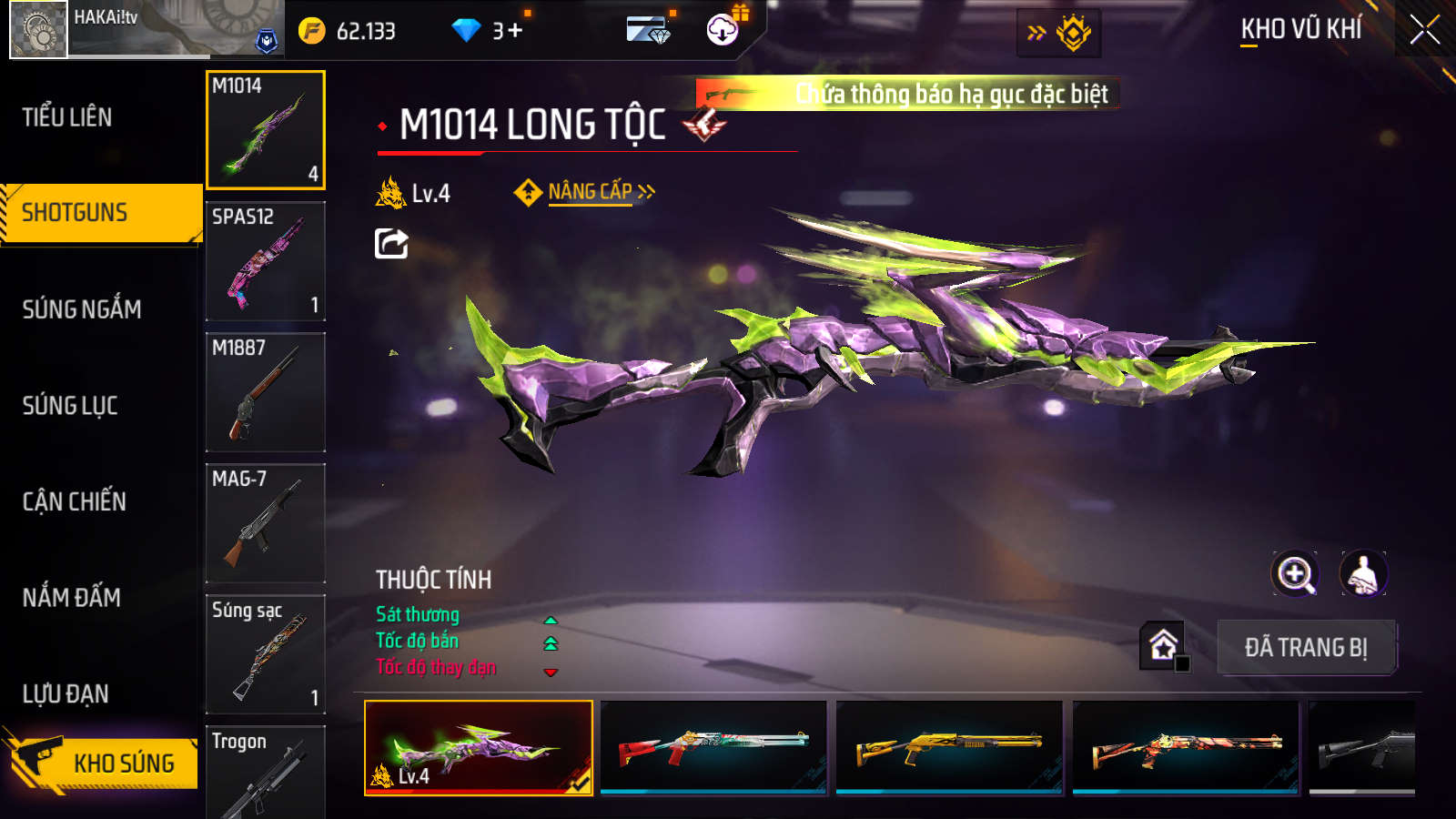Pick the Súng sạc weapon slot
Screen dimensions: 1456x819
[266, 654]
